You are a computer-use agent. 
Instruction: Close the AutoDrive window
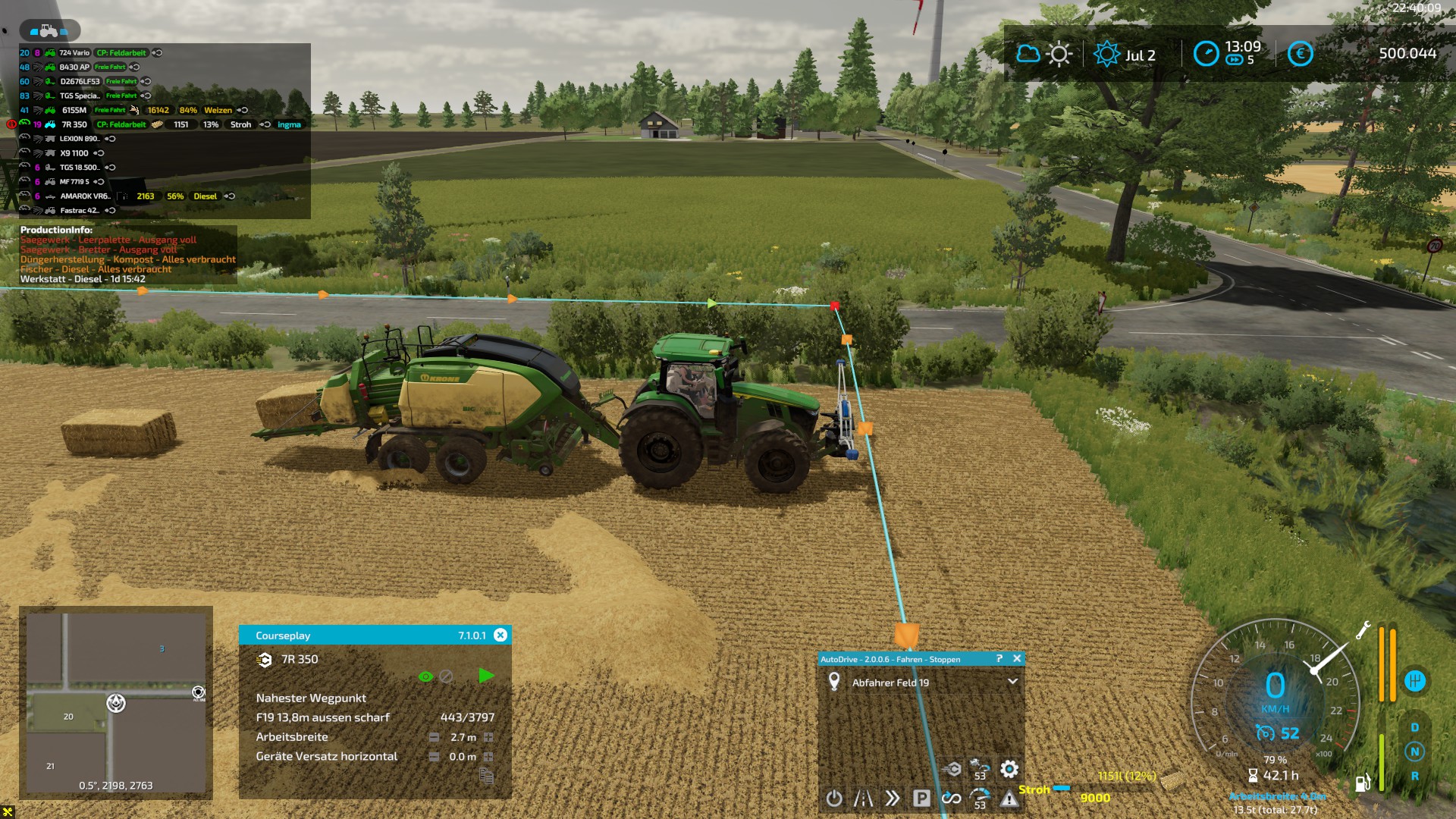click(x=1017, y=659)
